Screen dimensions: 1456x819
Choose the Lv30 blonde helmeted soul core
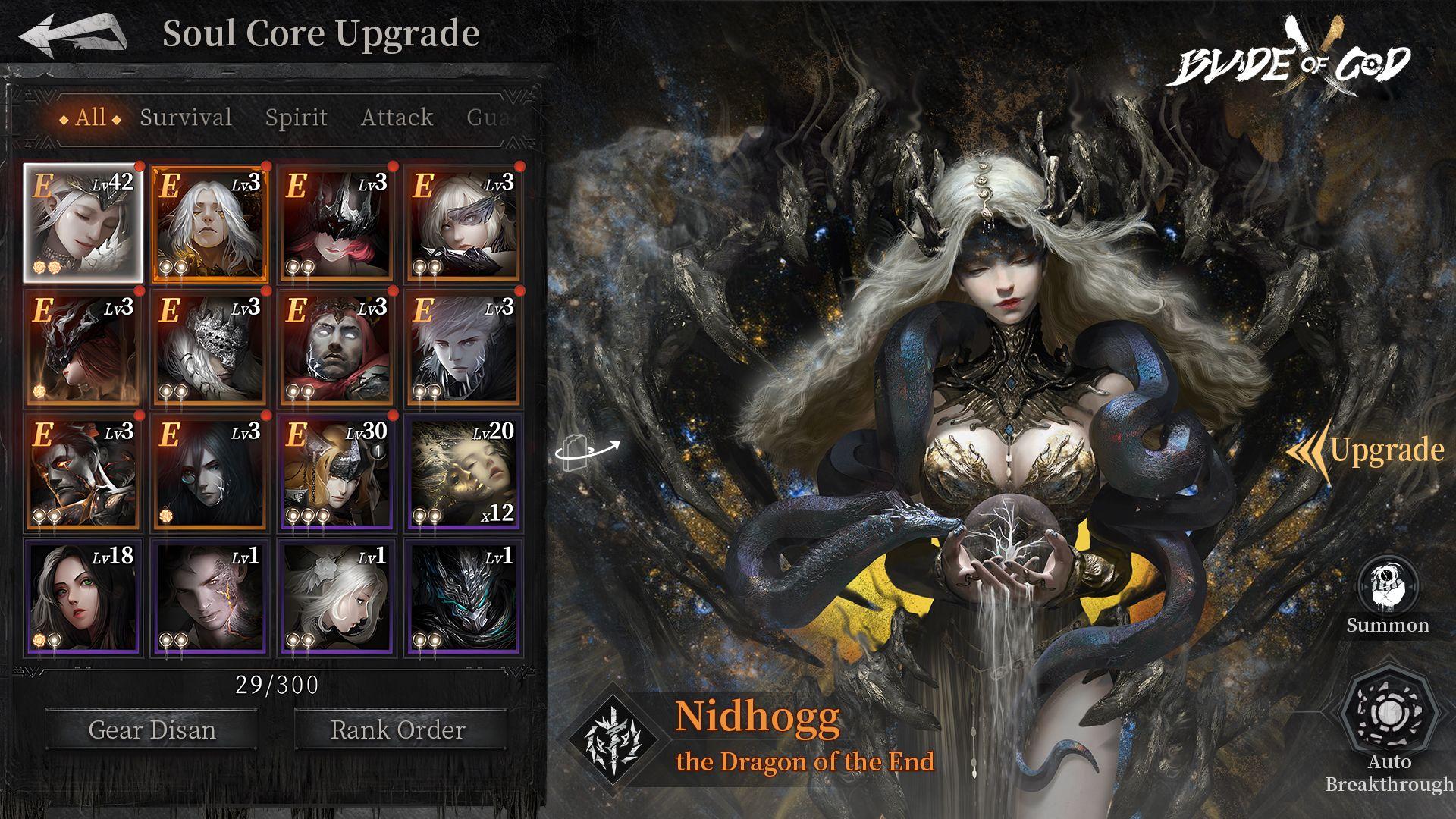tap(336, 473)
